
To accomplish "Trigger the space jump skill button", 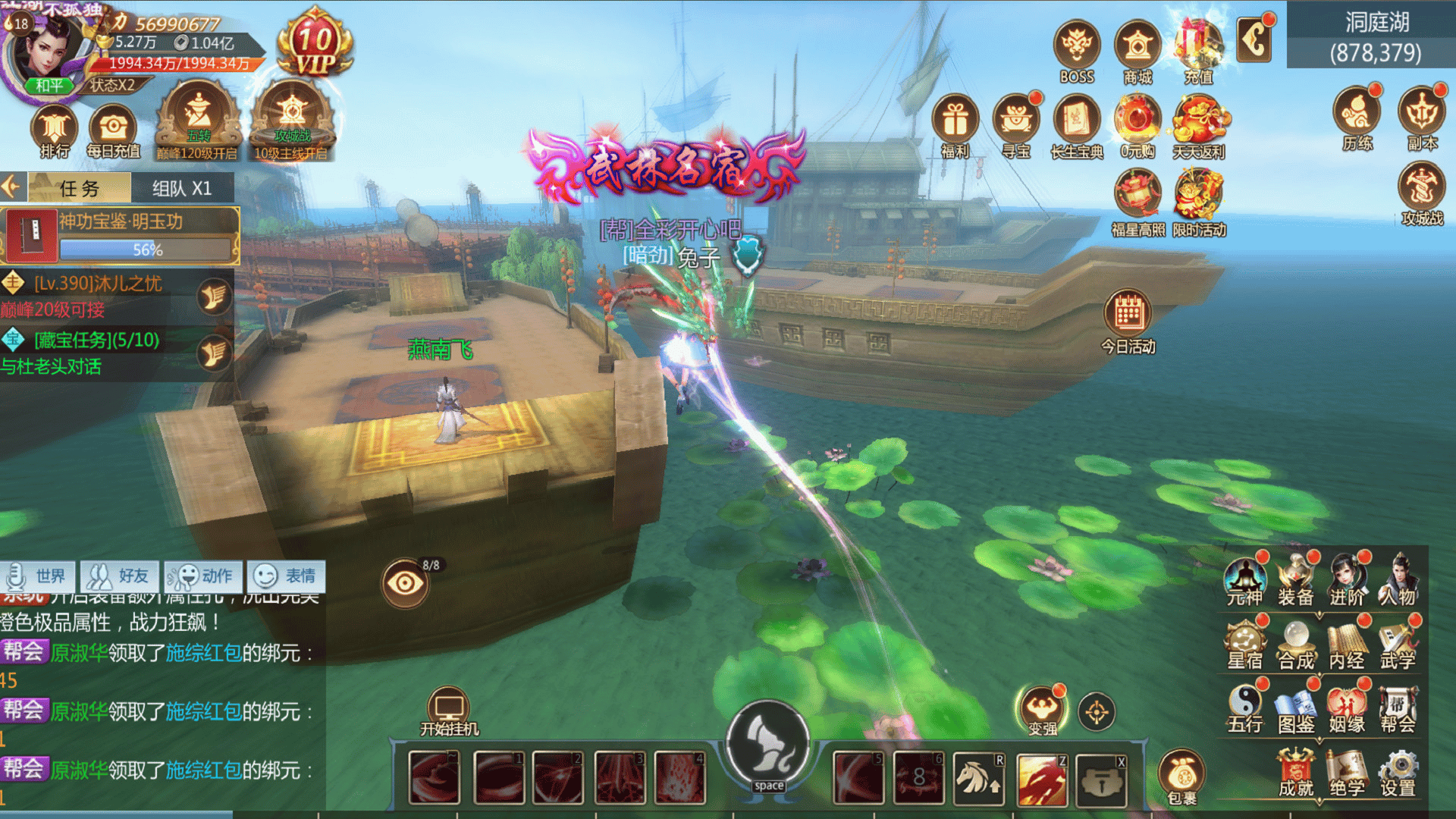I will point(767,747).
